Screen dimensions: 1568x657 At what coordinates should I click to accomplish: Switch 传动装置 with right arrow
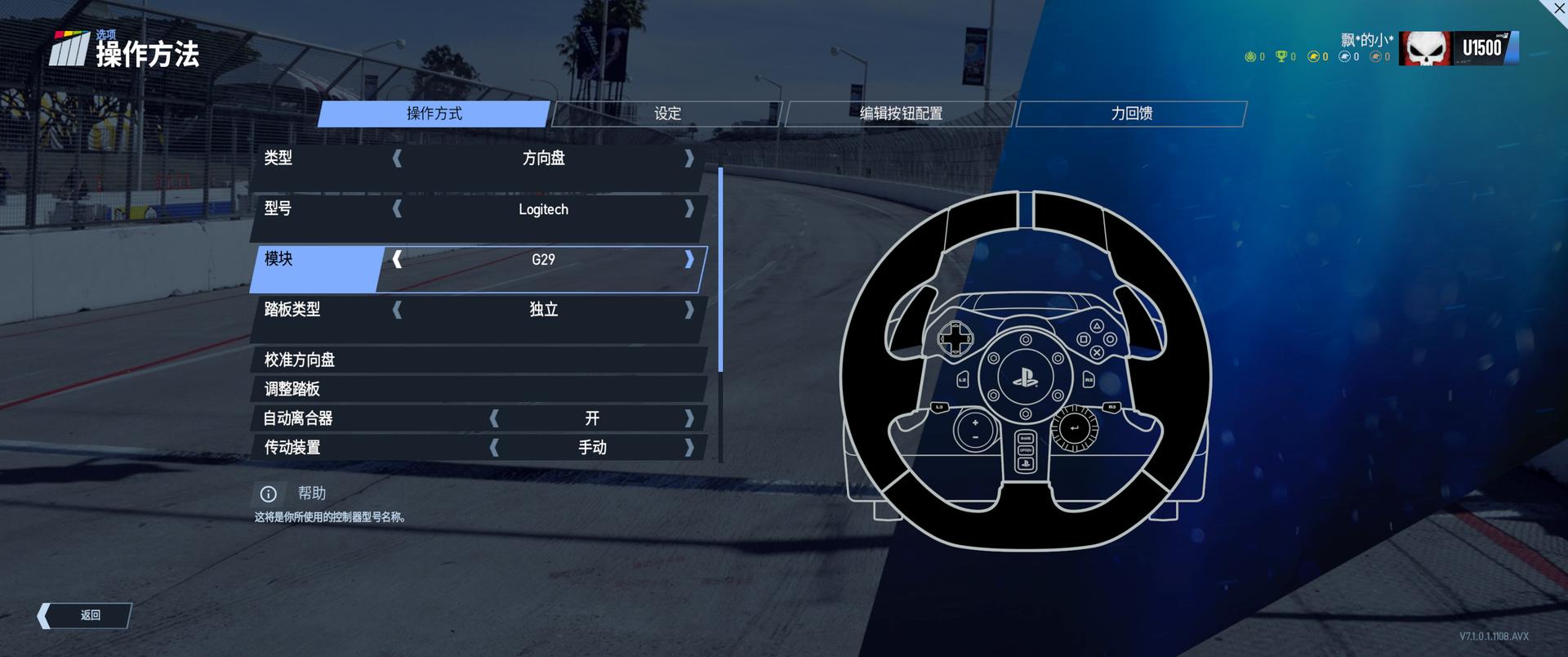[x=689, y=448]
